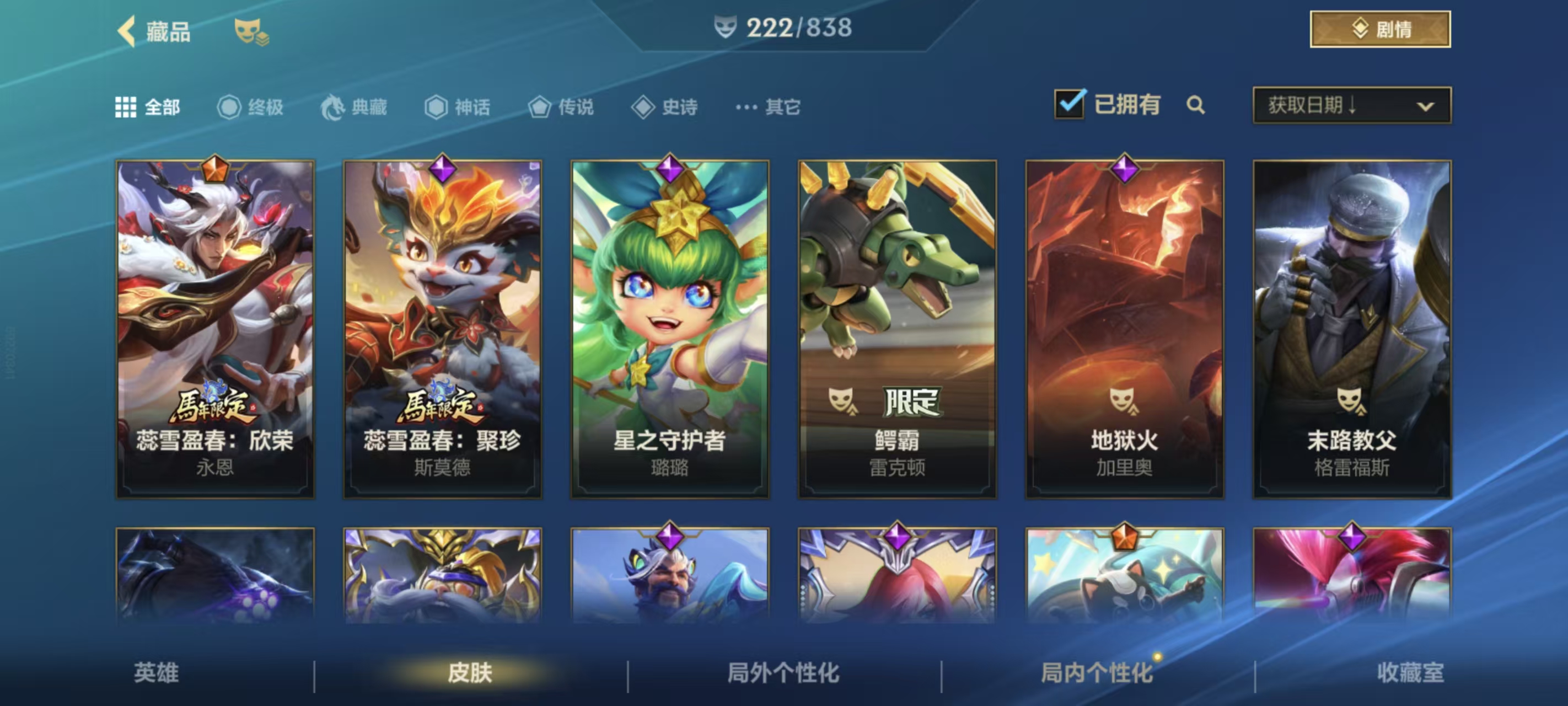Filter skins by 史诗 rarity
The image size is (1568, 706).
click(x=665, y=107)
